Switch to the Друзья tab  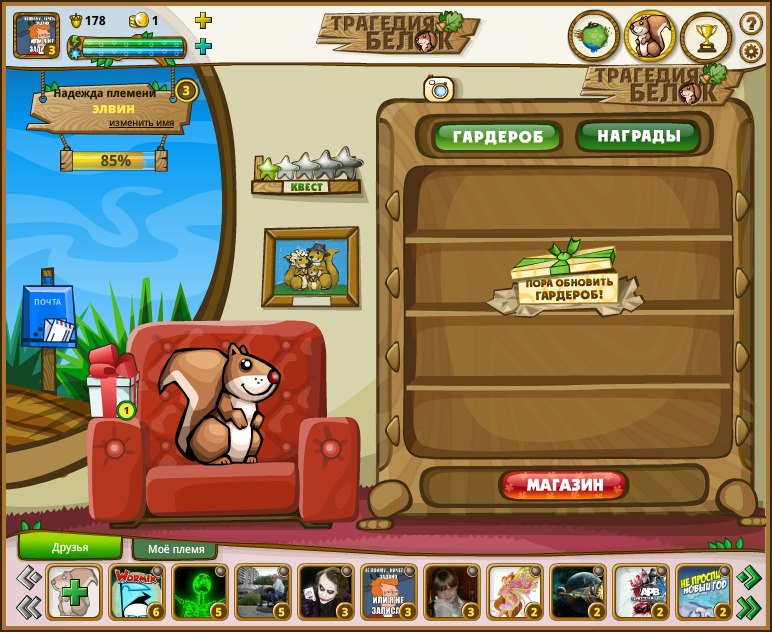(70, 547)
